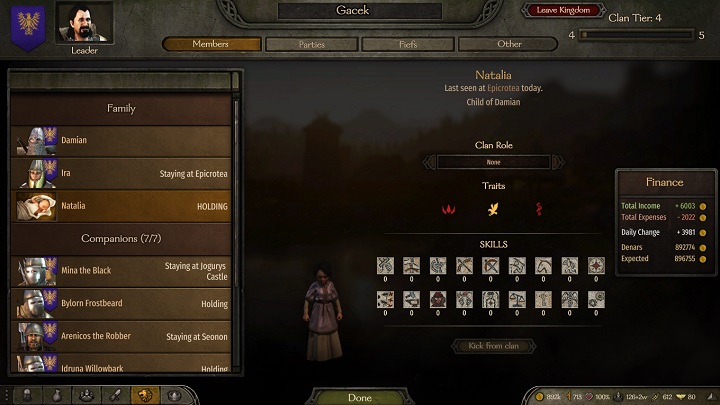Choose Ira staying at Epicrotea

click(x=122, y=173)
